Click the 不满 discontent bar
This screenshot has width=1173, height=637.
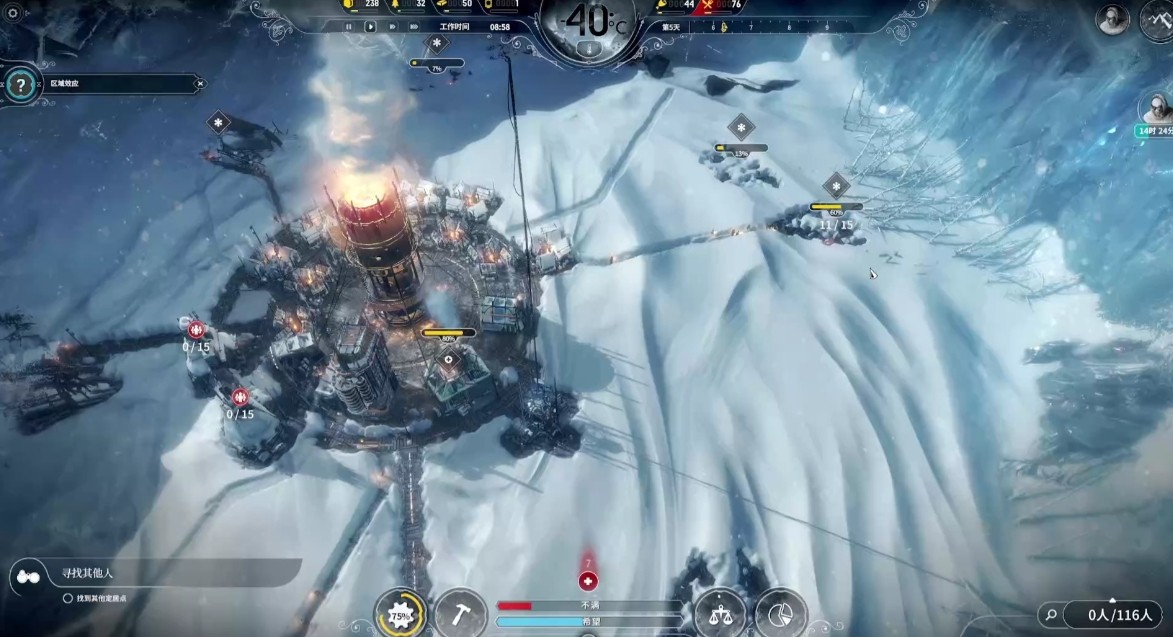pos(588,605)
